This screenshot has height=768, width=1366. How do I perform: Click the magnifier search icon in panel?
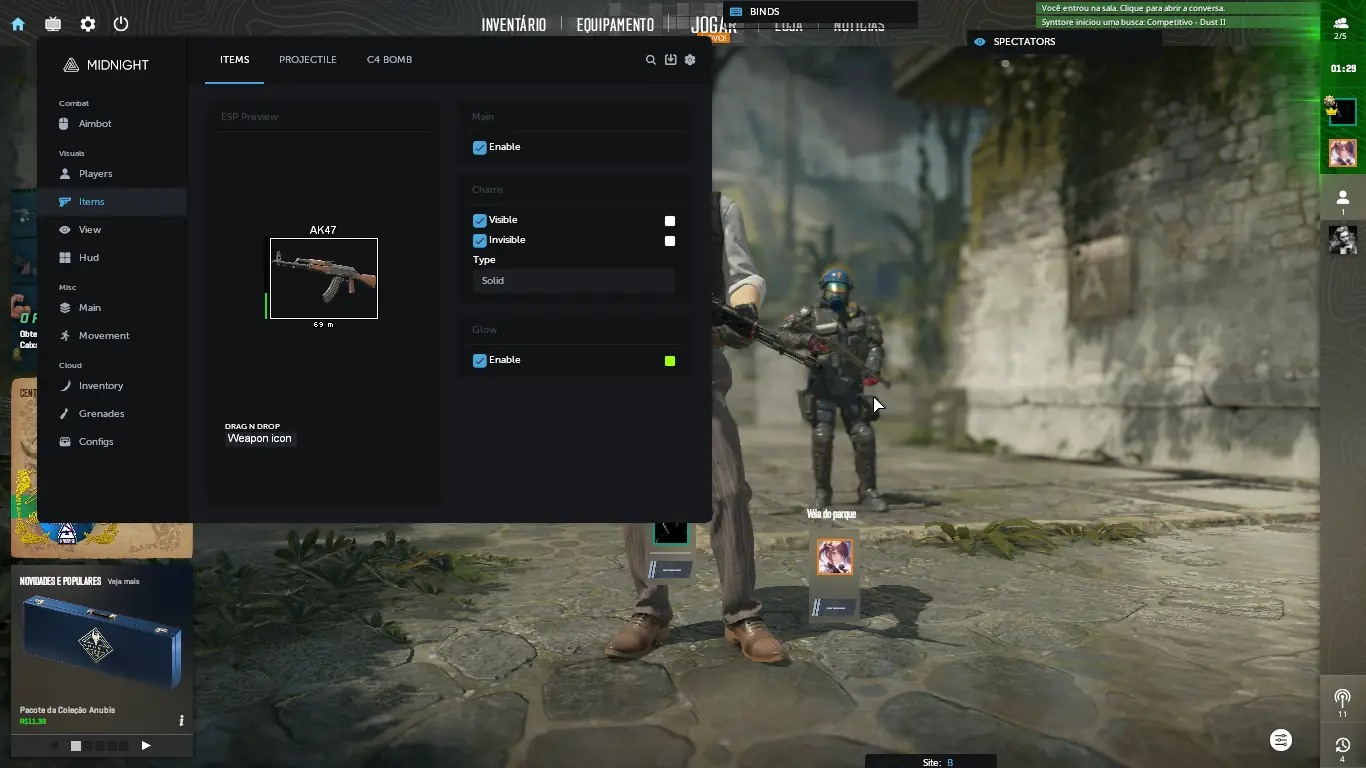651,60
